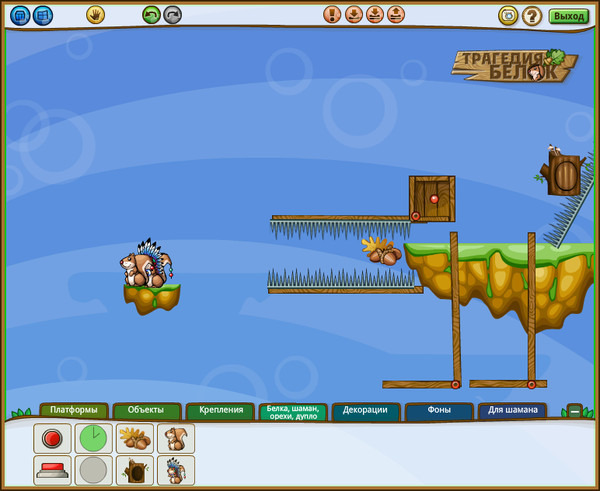The width and height of the screenshot is (600, 491).
Task: Switch to the Платформы tab
Action: pyautogui.click(x=74, y=410)
